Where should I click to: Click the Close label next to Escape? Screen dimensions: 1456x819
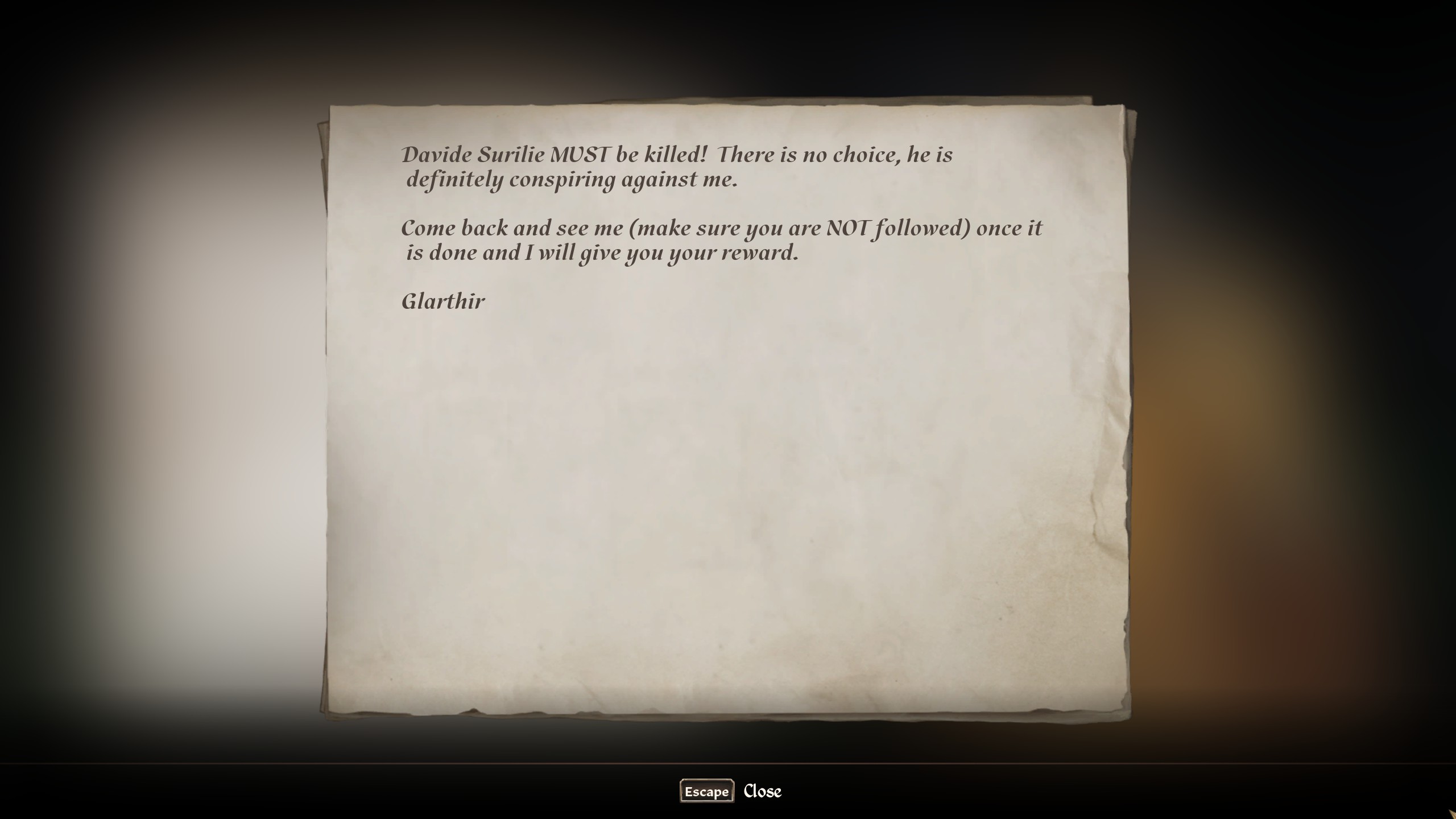[762, 791]
